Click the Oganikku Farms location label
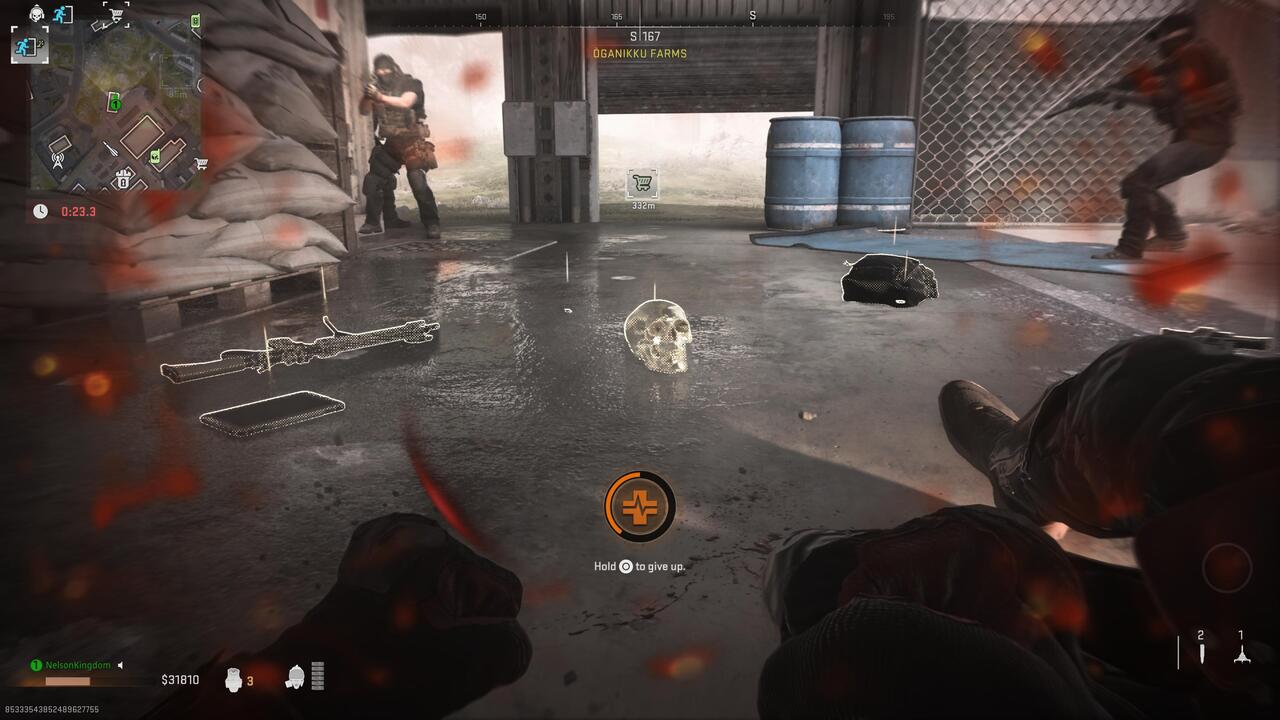1280x720 pixels. [640, 55]
